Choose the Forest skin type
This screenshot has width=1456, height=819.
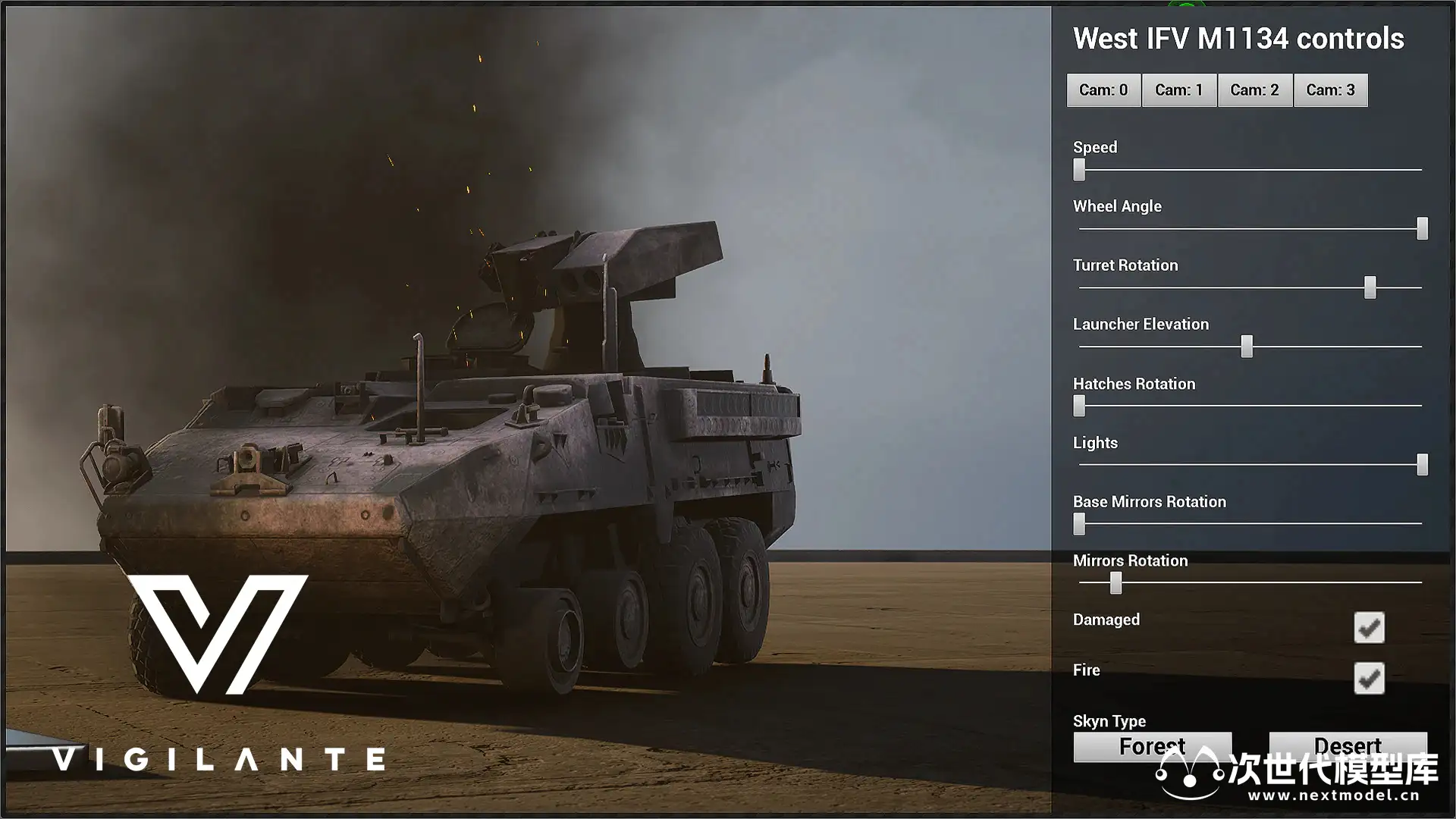[1152, 746]
